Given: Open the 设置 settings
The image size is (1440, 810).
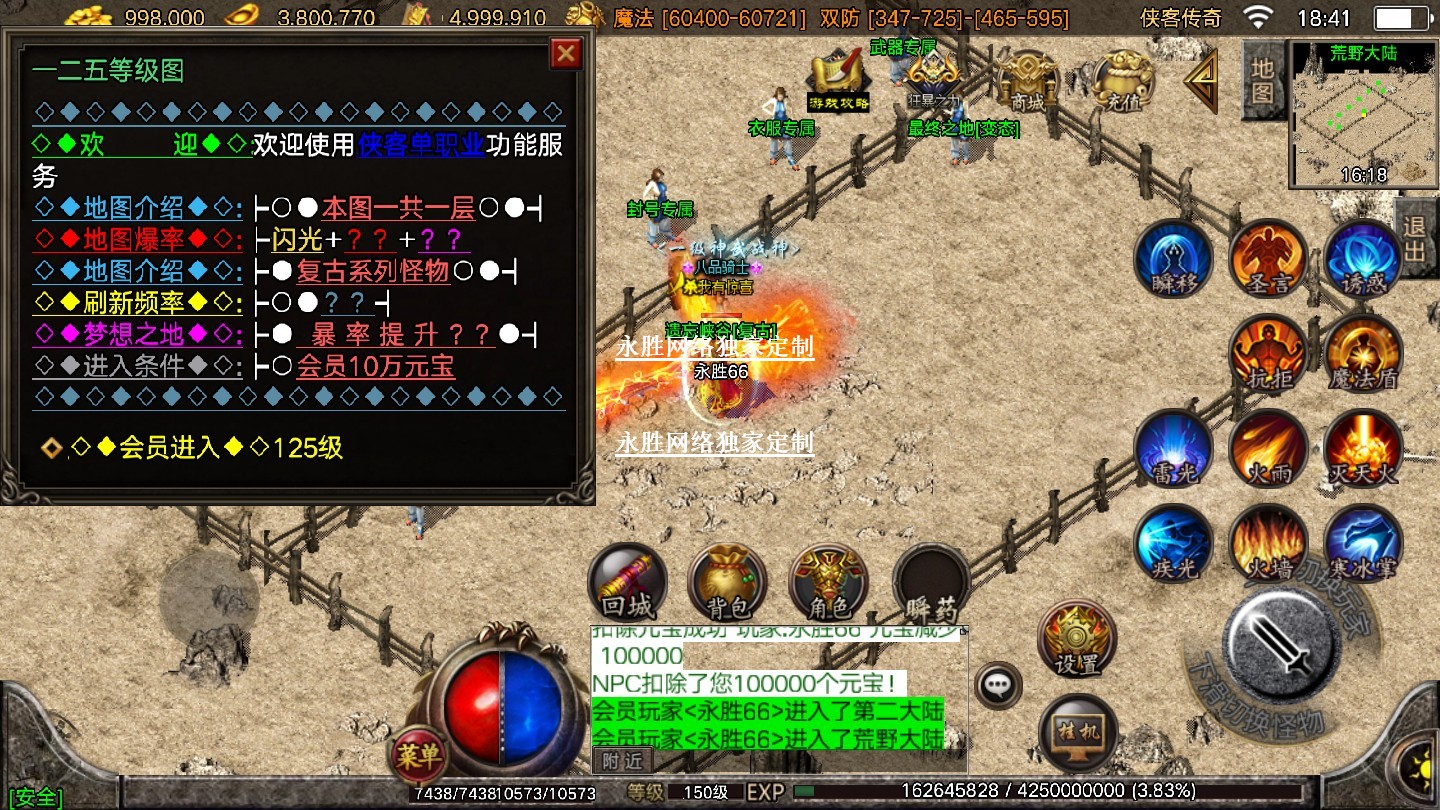Looking at the screenshot, I should [1077, 640].
